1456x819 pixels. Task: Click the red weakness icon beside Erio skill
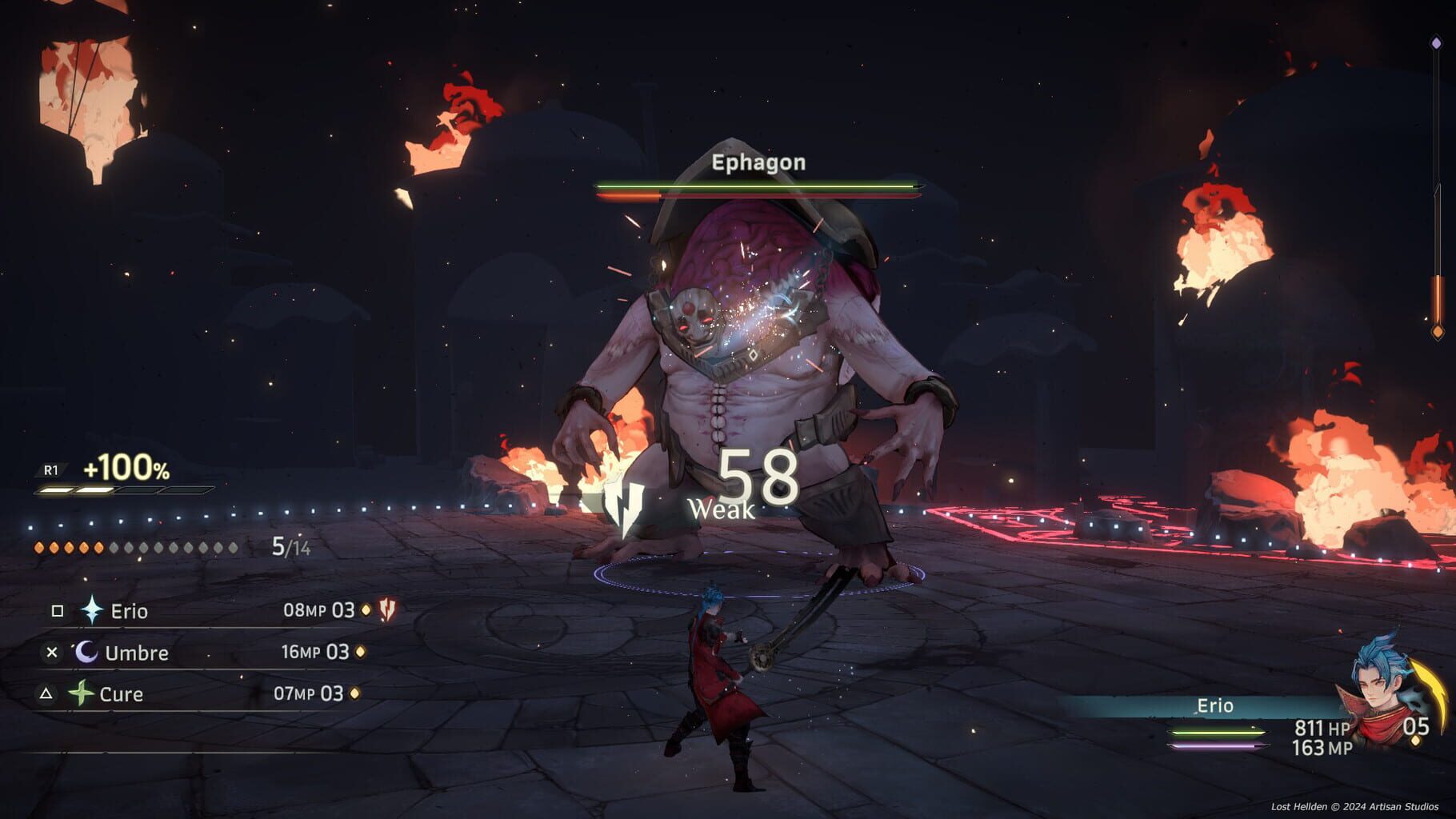[389, 611]
